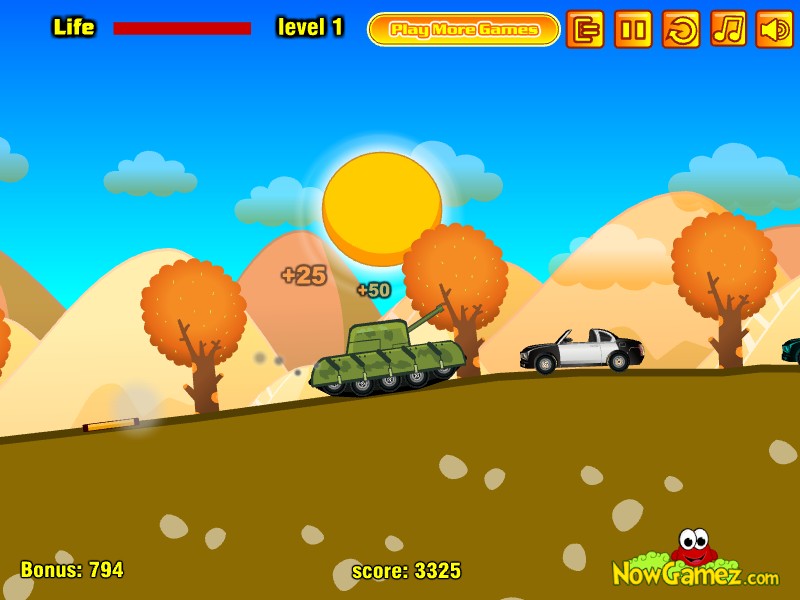This screenshot has width=800, height=600.
Task: Visit the NowGamez.com logo link
Action: [695, 565]
